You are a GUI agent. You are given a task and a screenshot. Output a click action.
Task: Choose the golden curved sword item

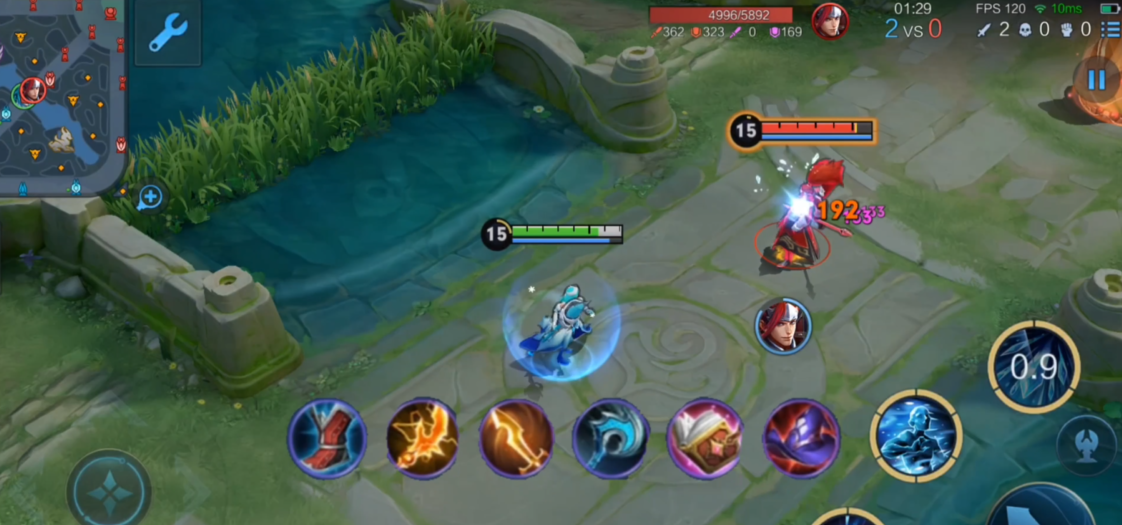[x=516, y=438]
